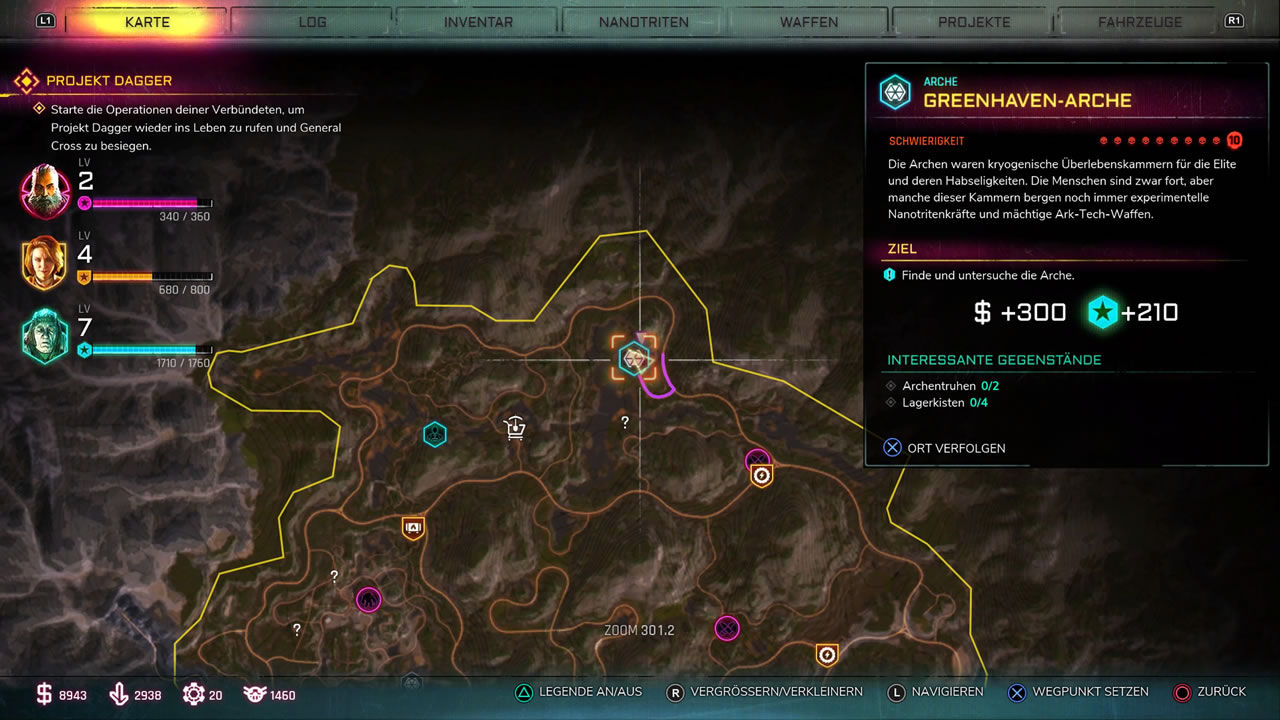Image resolution: width=1280 pixels, height=720 pixels.
Task: Select the teal hexagon map marker
Action: [x=434, y=434]
